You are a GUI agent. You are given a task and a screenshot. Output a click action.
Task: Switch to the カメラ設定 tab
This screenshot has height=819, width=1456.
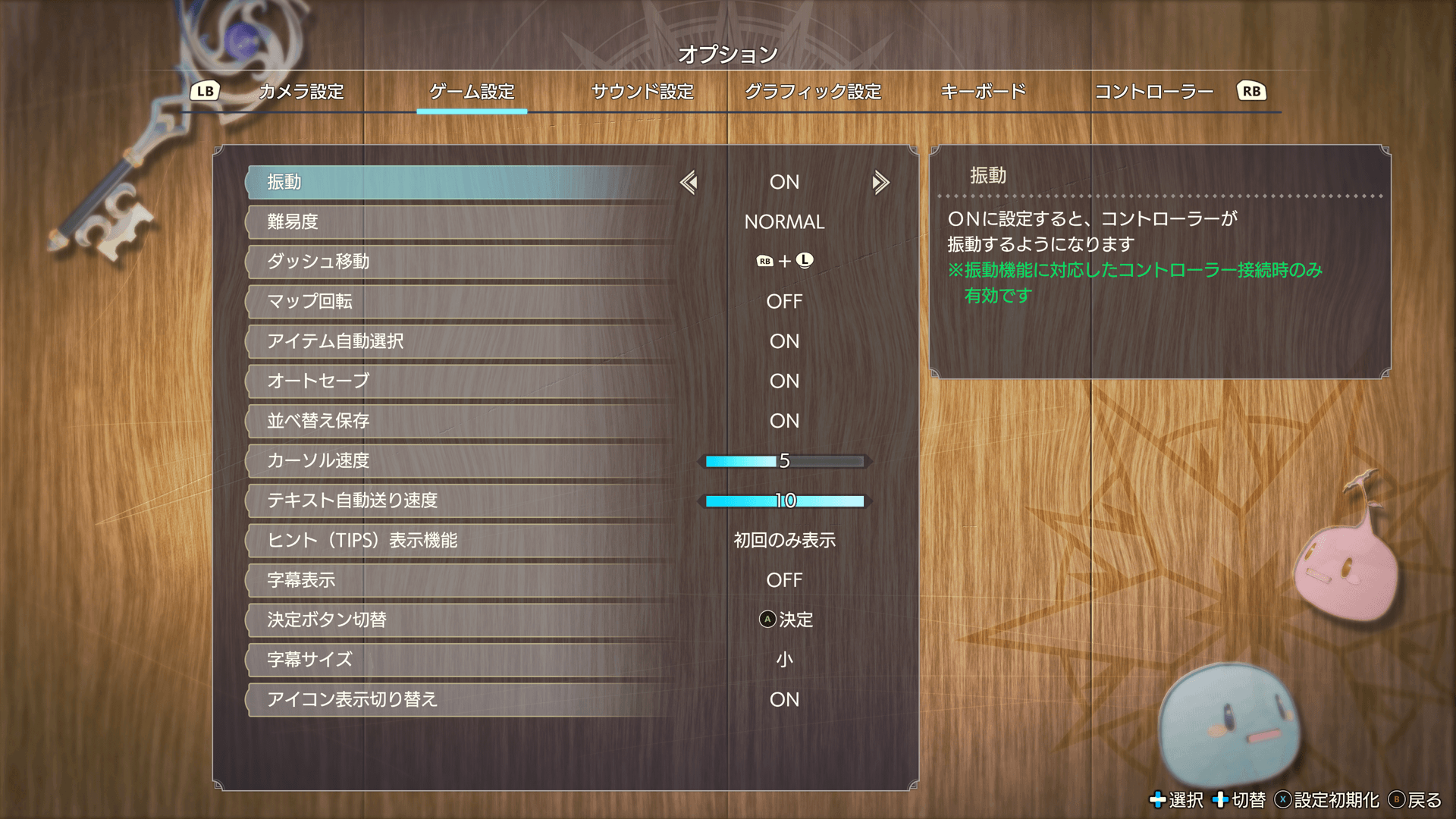click(301, 92)
